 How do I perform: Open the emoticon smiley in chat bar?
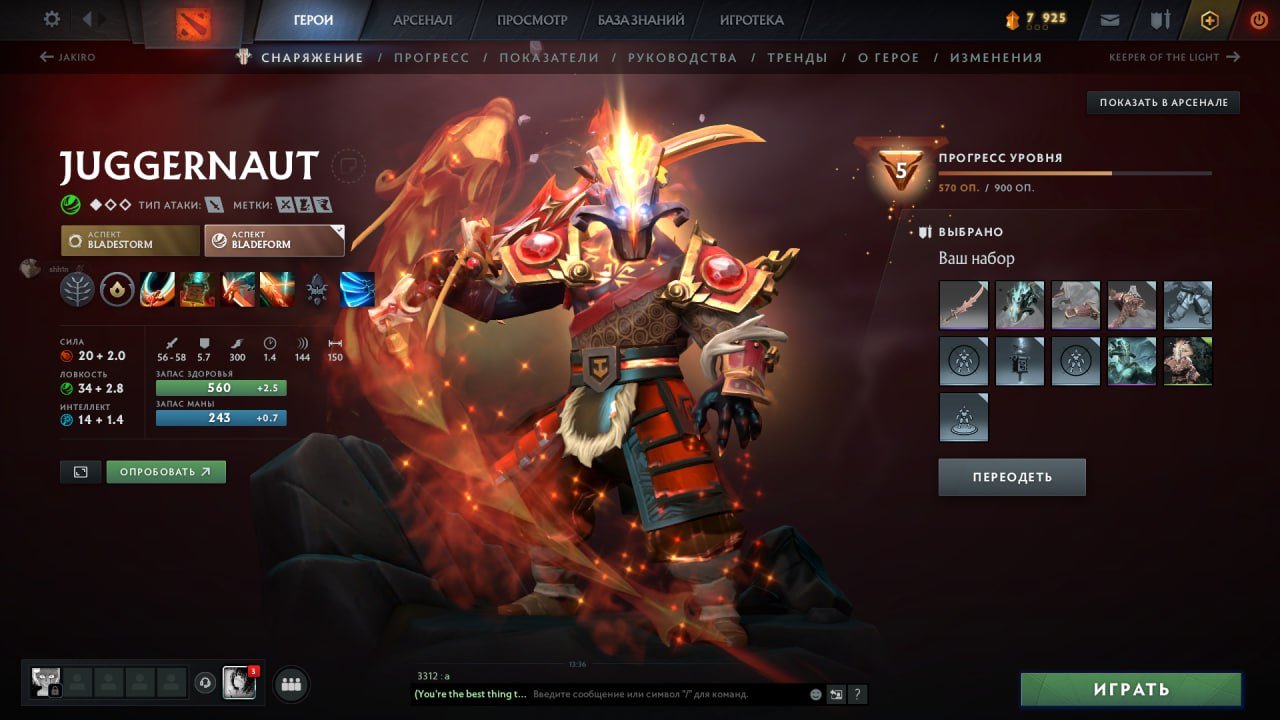point(815,693)
